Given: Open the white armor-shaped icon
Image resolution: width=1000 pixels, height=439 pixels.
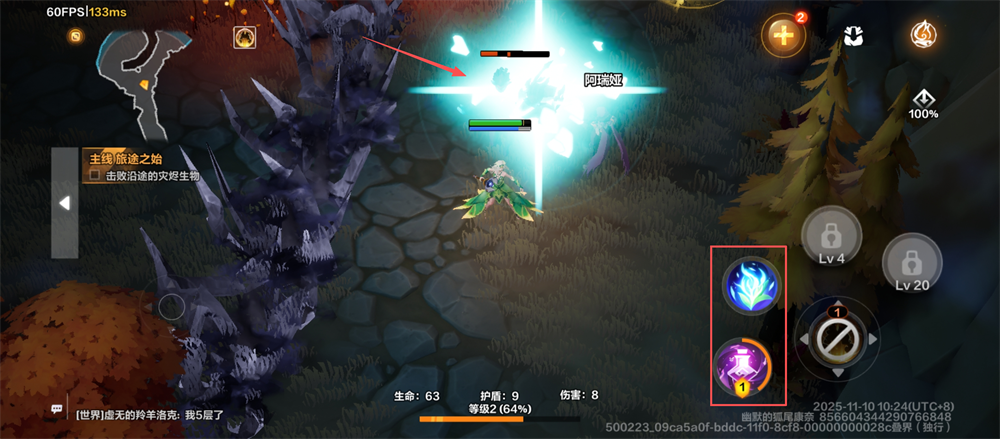Looking at the screenshot, I should coord(853,35).
